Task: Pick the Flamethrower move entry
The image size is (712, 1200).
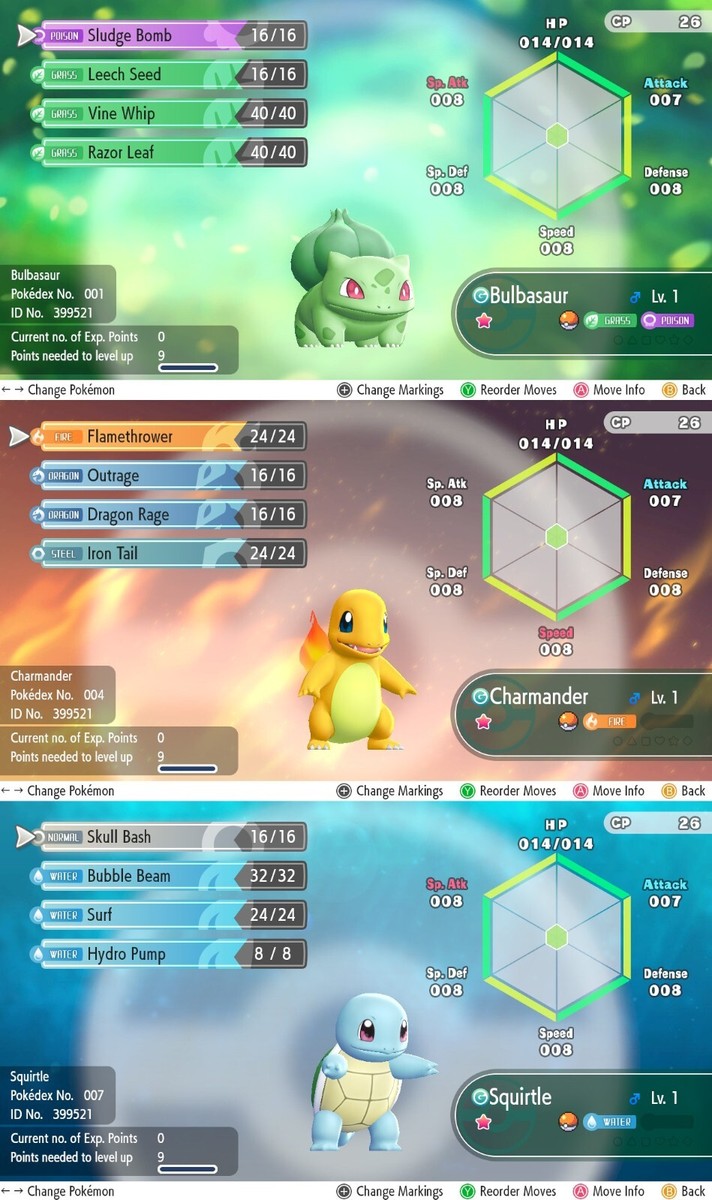Action: (x=170, y=436)
